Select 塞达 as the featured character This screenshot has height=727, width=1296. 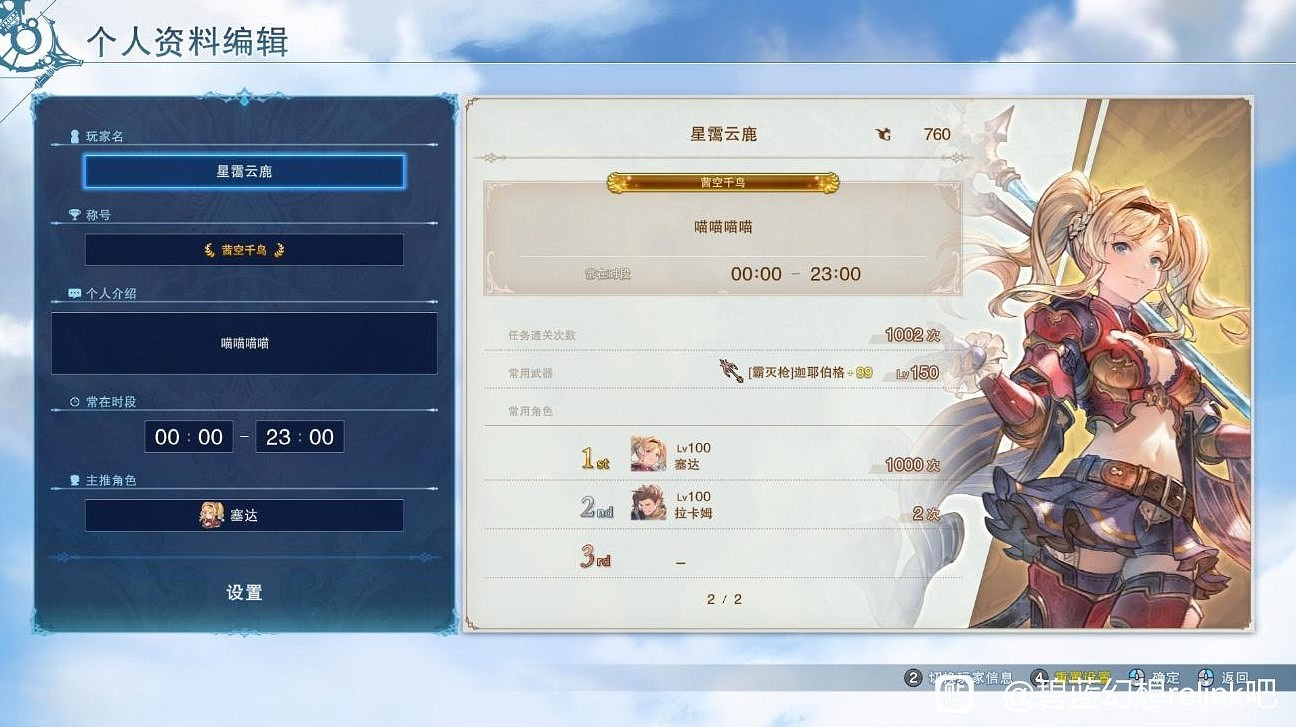tap(245, 515)
